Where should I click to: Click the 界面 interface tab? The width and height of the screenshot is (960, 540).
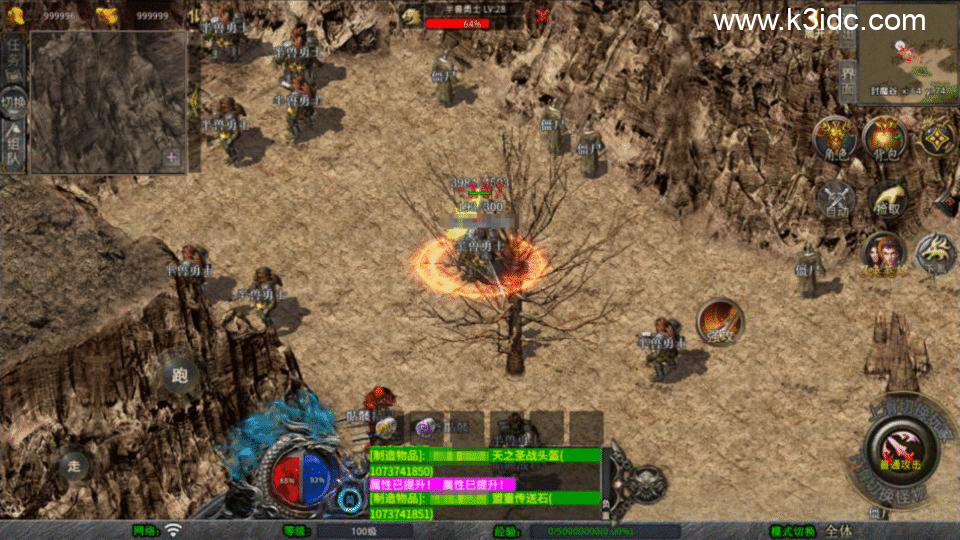click(847, 79)
